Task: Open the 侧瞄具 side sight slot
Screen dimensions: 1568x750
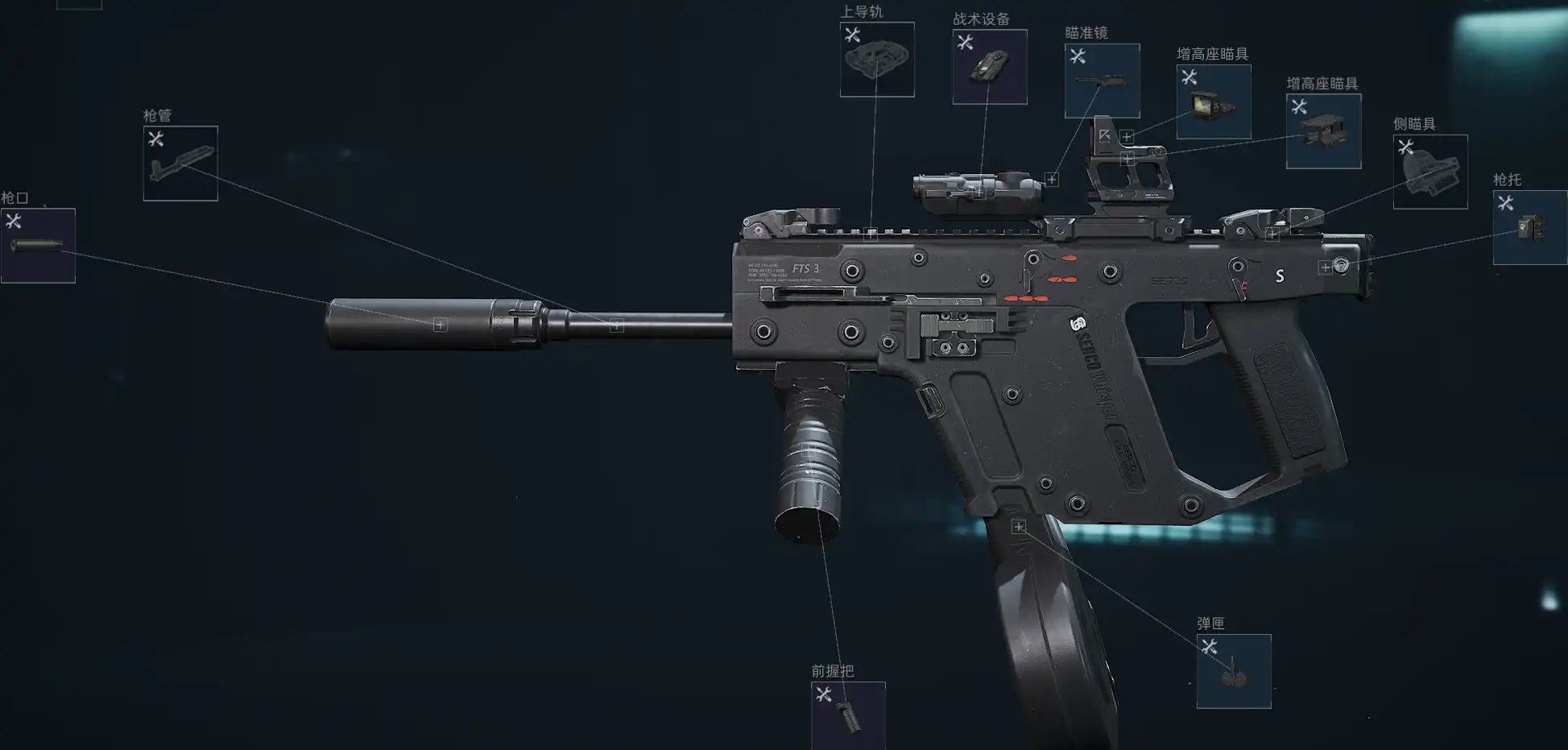Action: pos(1430,172)
